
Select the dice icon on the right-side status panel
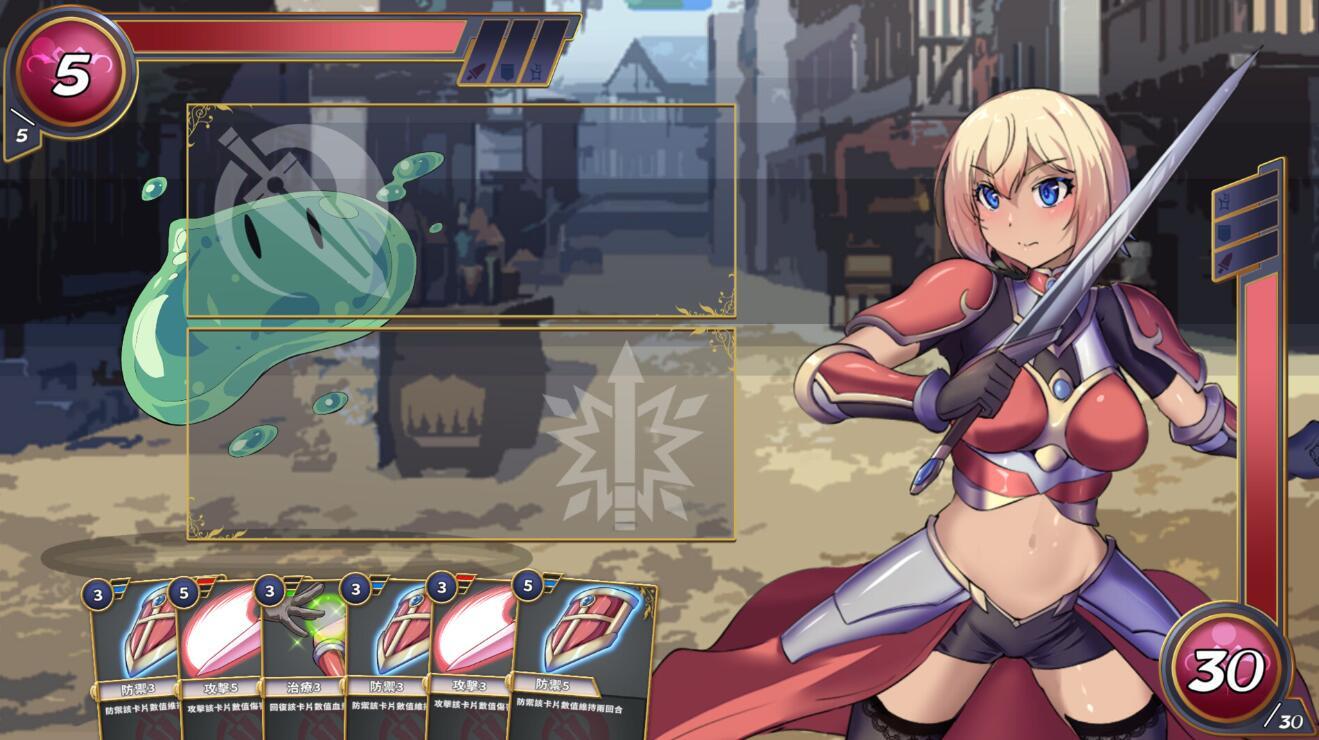tap(1223, 203)
